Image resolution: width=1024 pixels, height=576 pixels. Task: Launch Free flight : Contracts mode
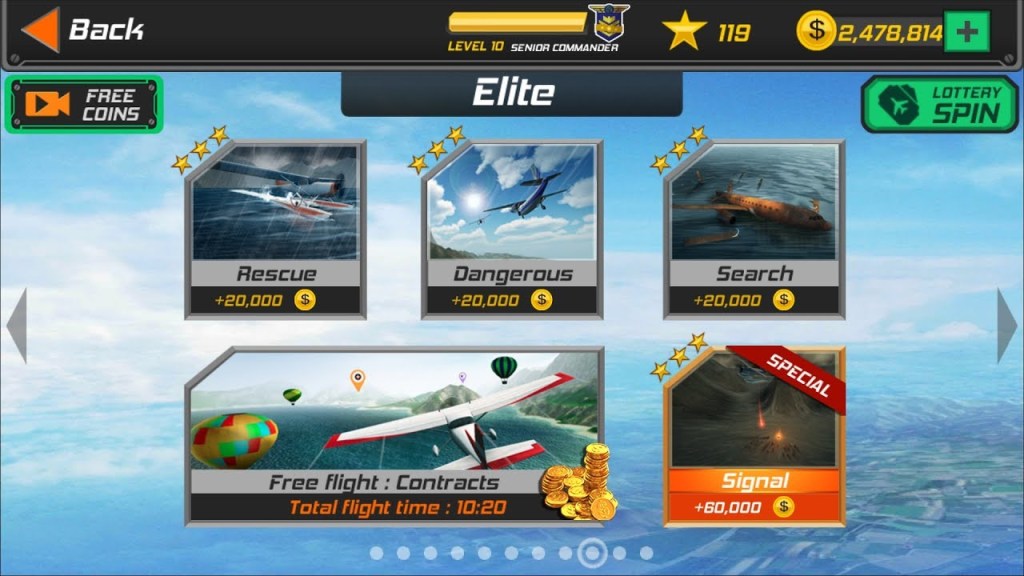pos(394,436)
